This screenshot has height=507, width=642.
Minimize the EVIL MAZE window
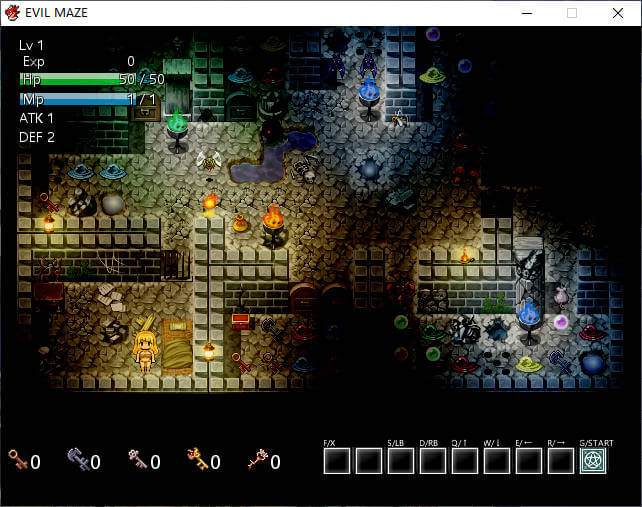(x=526, y=13)
